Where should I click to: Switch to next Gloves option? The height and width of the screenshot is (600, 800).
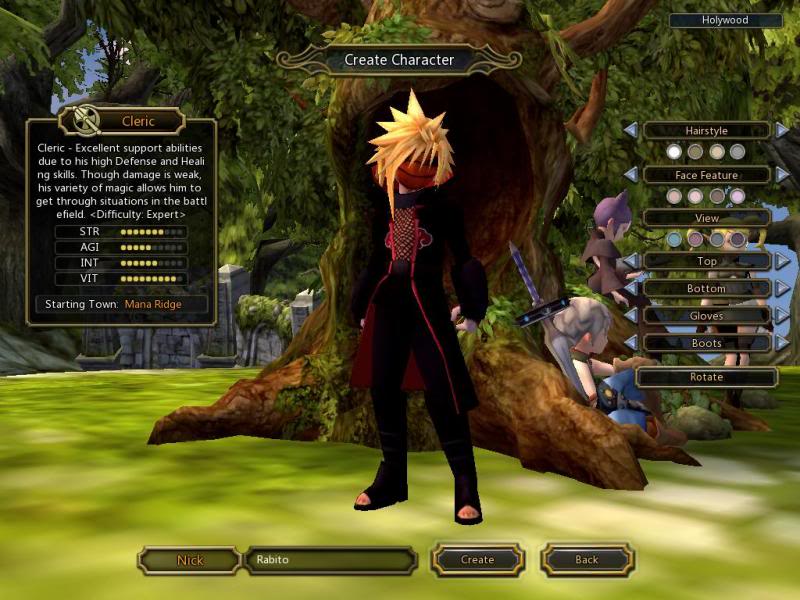[x=782, y=316]
